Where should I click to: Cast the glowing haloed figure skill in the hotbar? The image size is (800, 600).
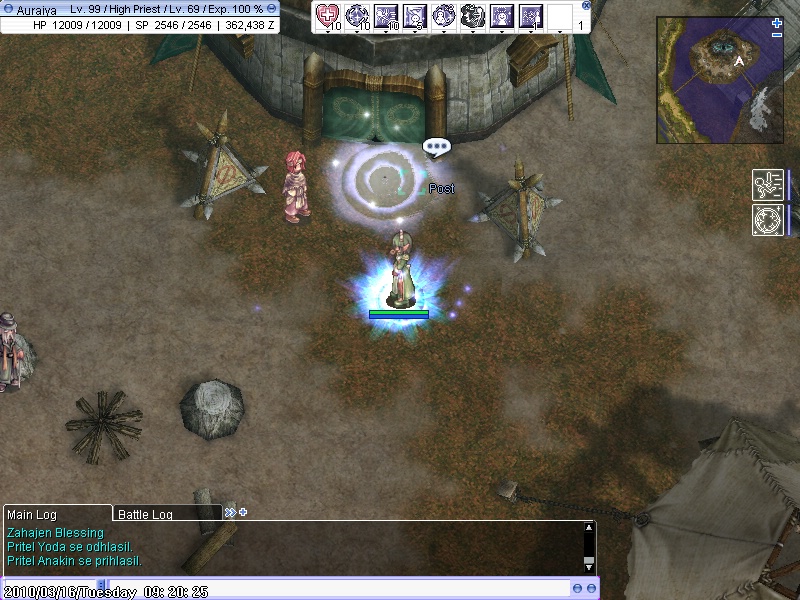[x=502, y=15]
